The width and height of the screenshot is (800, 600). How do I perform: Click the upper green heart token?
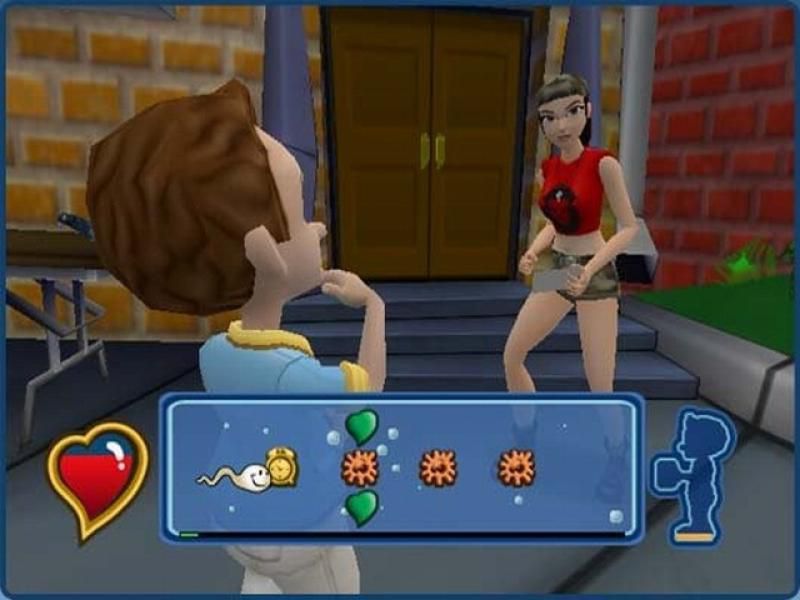362,427
